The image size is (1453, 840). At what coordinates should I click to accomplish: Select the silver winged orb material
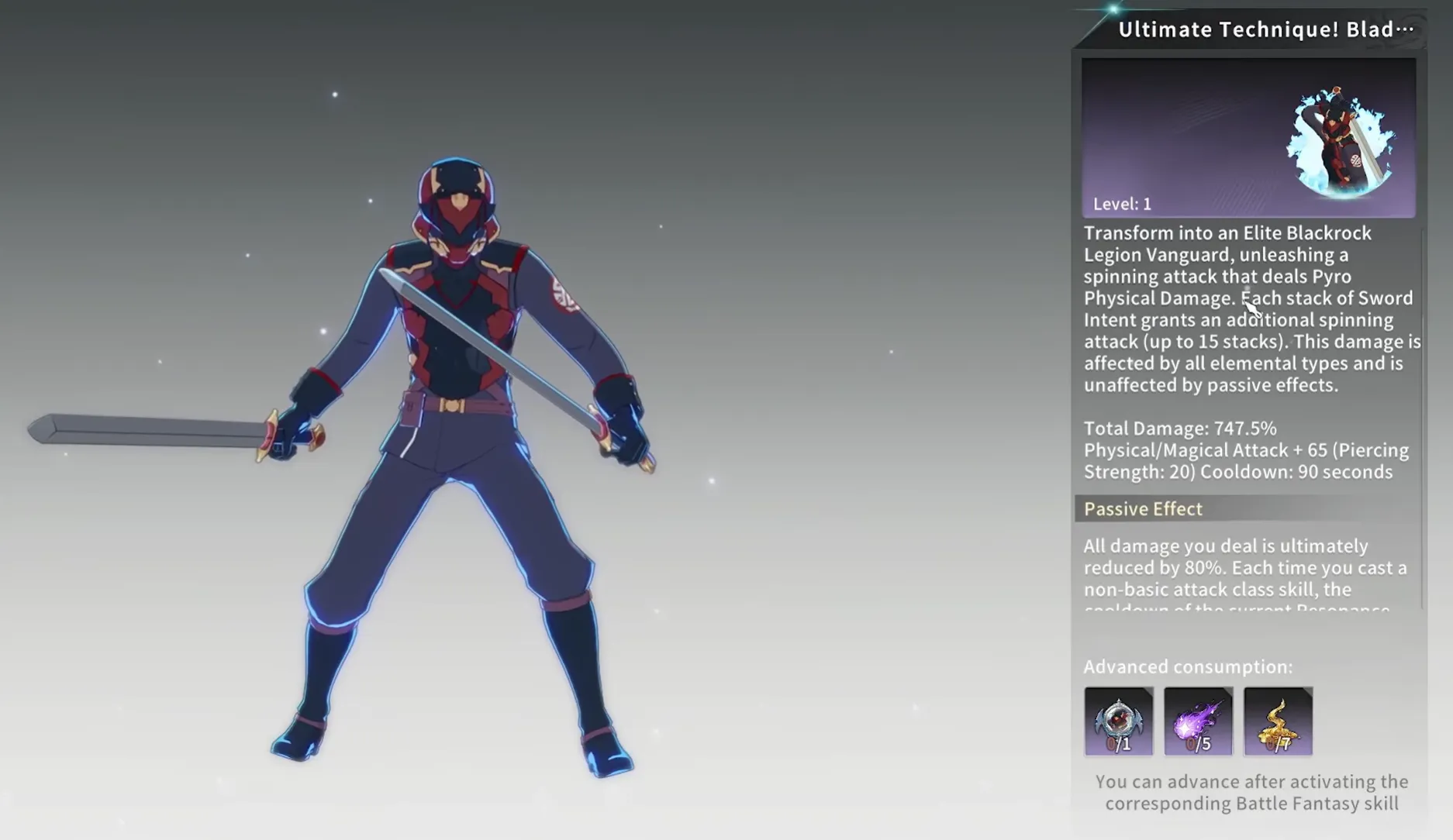point(1118,721)
